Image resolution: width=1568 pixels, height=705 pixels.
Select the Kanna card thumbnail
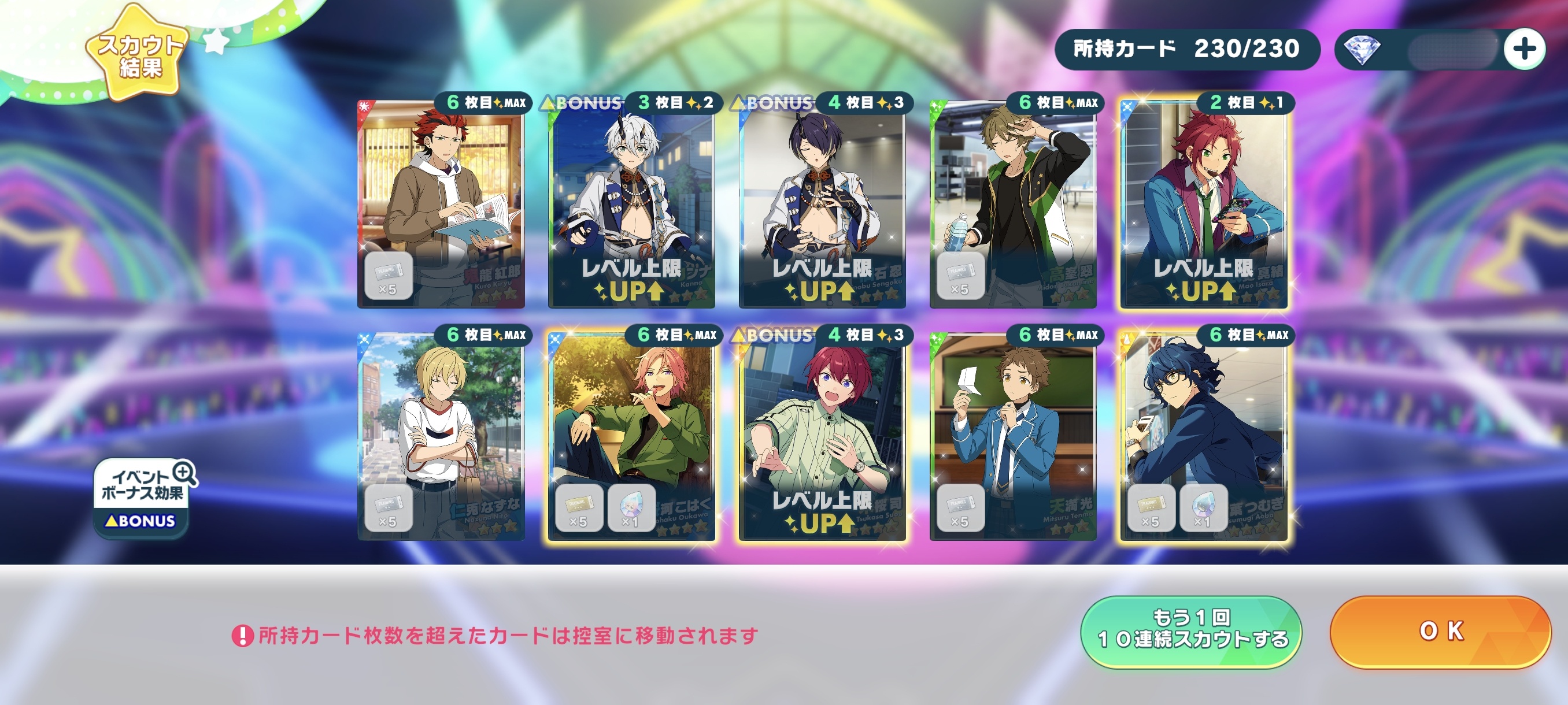(x=631, y=204)
